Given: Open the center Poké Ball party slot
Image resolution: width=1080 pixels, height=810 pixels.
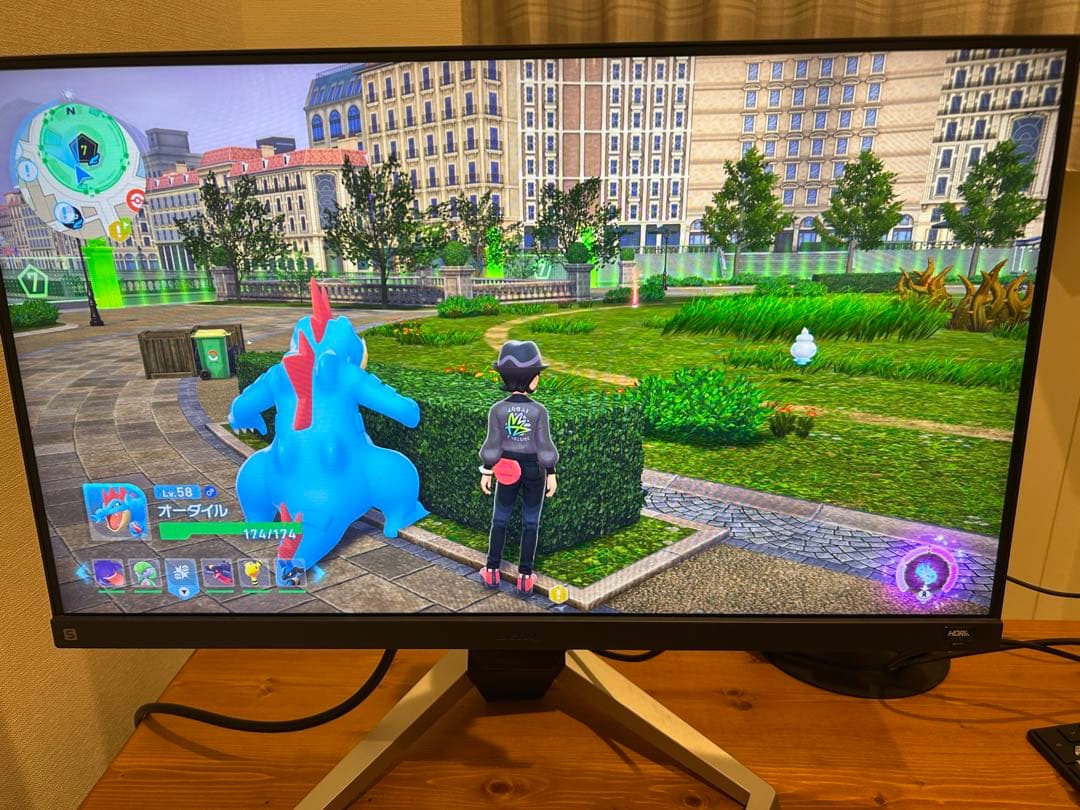Looking at the screenshot, I should (x=181, y=575).
